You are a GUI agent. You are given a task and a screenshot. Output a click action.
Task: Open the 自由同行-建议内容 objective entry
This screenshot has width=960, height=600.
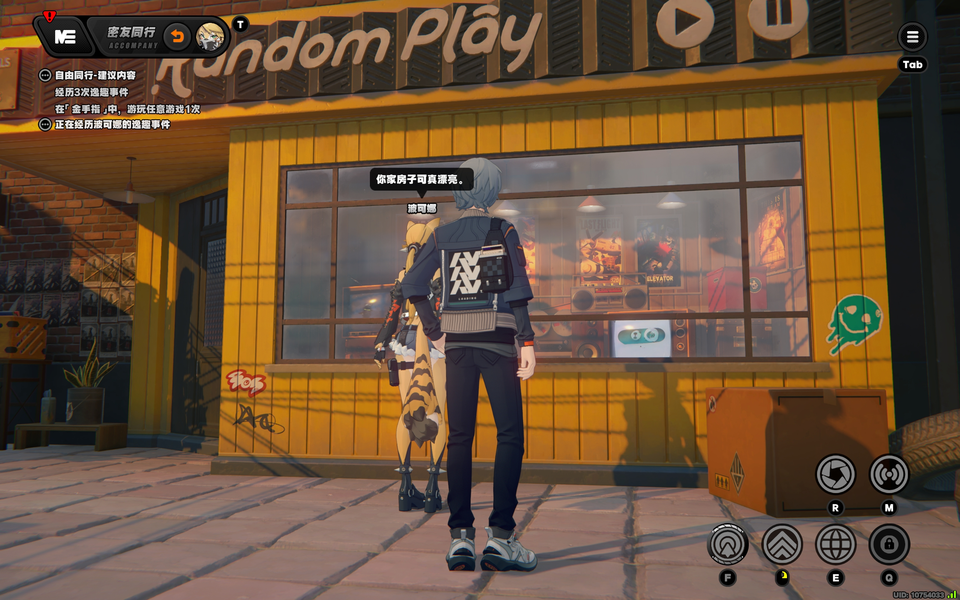pyautogui.click(x=95, y=75)
